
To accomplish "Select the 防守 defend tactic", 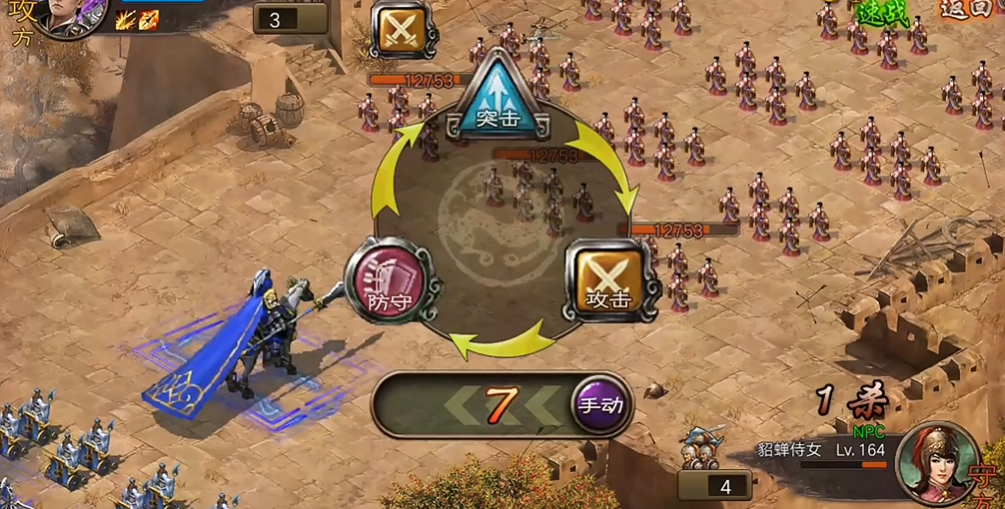I will pos(391,283).
